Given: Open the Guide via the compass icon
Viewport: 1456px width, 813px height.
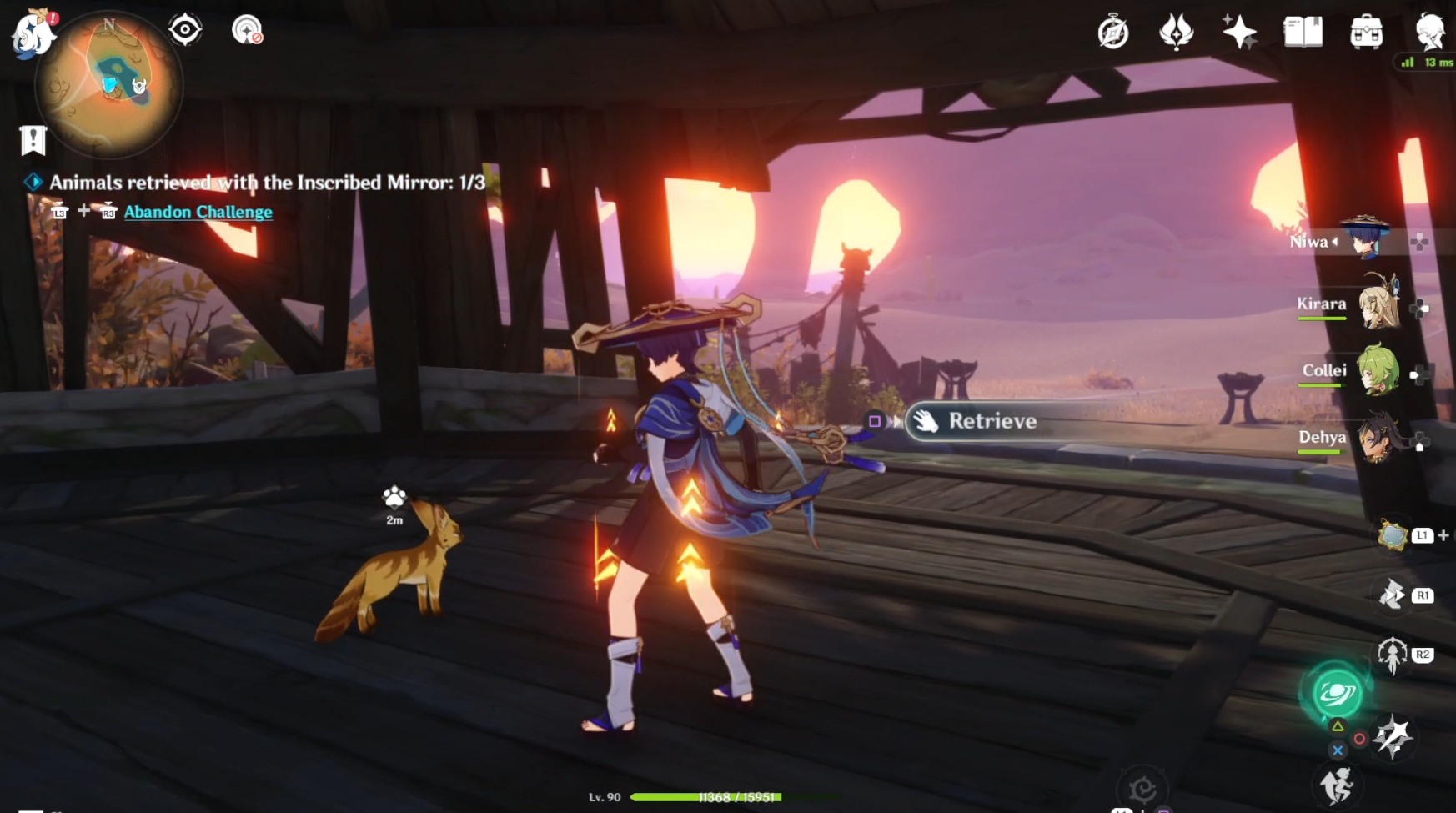Looking at the screenshot, I should (1113, 33).
